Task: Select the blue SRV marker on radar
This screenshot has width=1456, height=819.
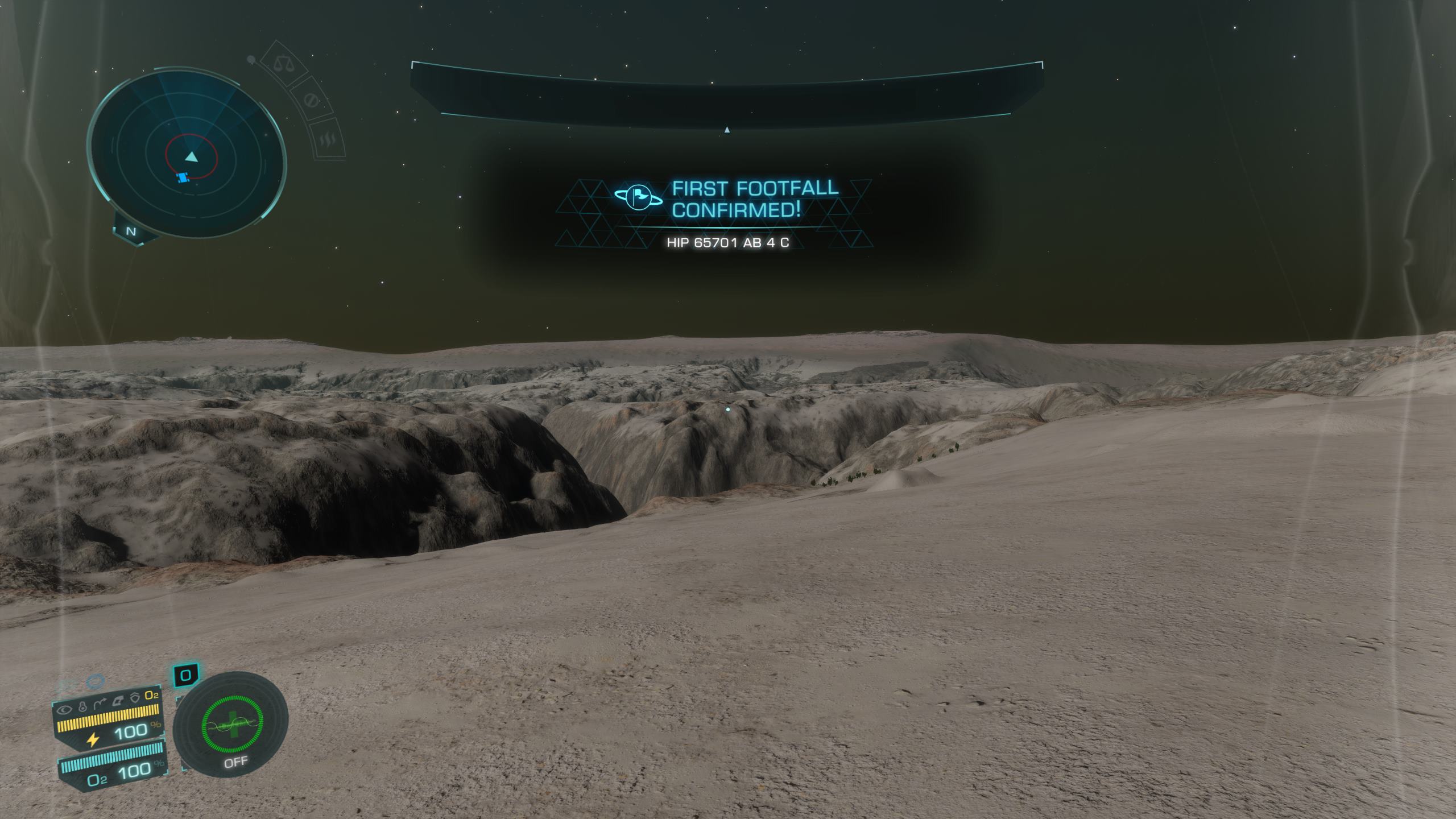Action: [x=182, y=178]
